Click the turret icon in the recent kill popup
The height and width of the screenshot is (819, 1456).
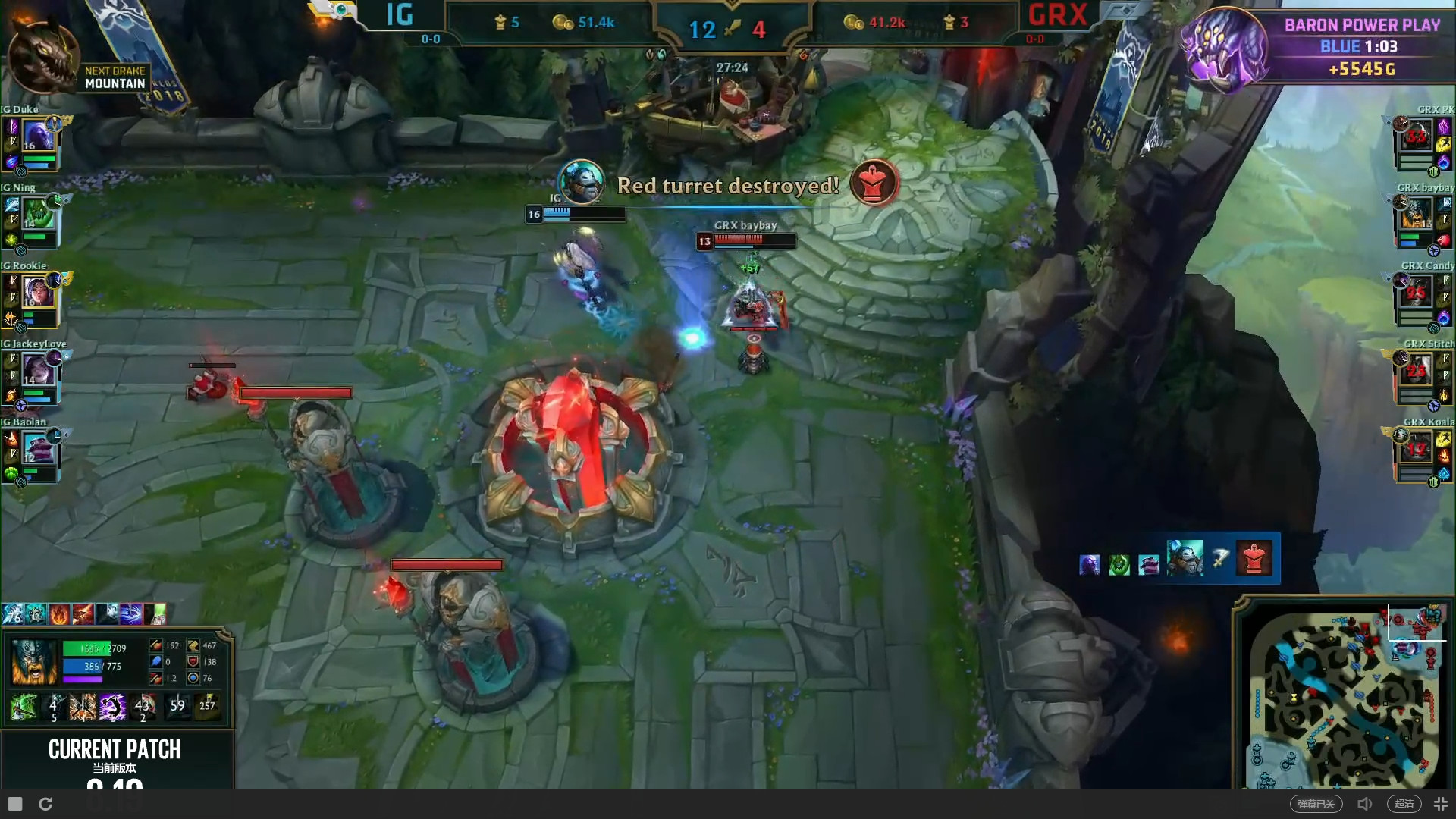click(1254, 558)
